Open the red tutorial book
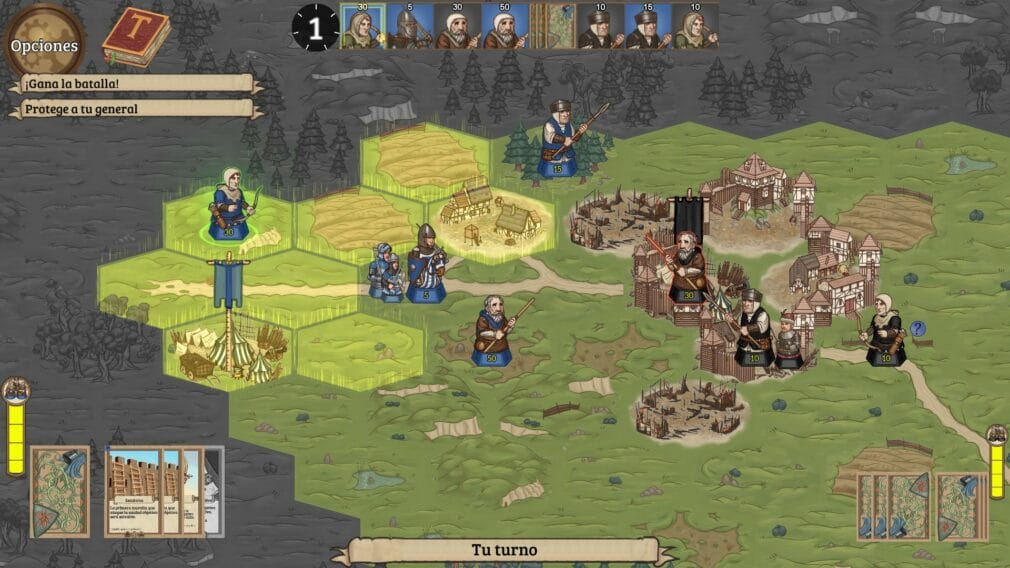This screenshot has height=568, width=1010. (135, 37)
